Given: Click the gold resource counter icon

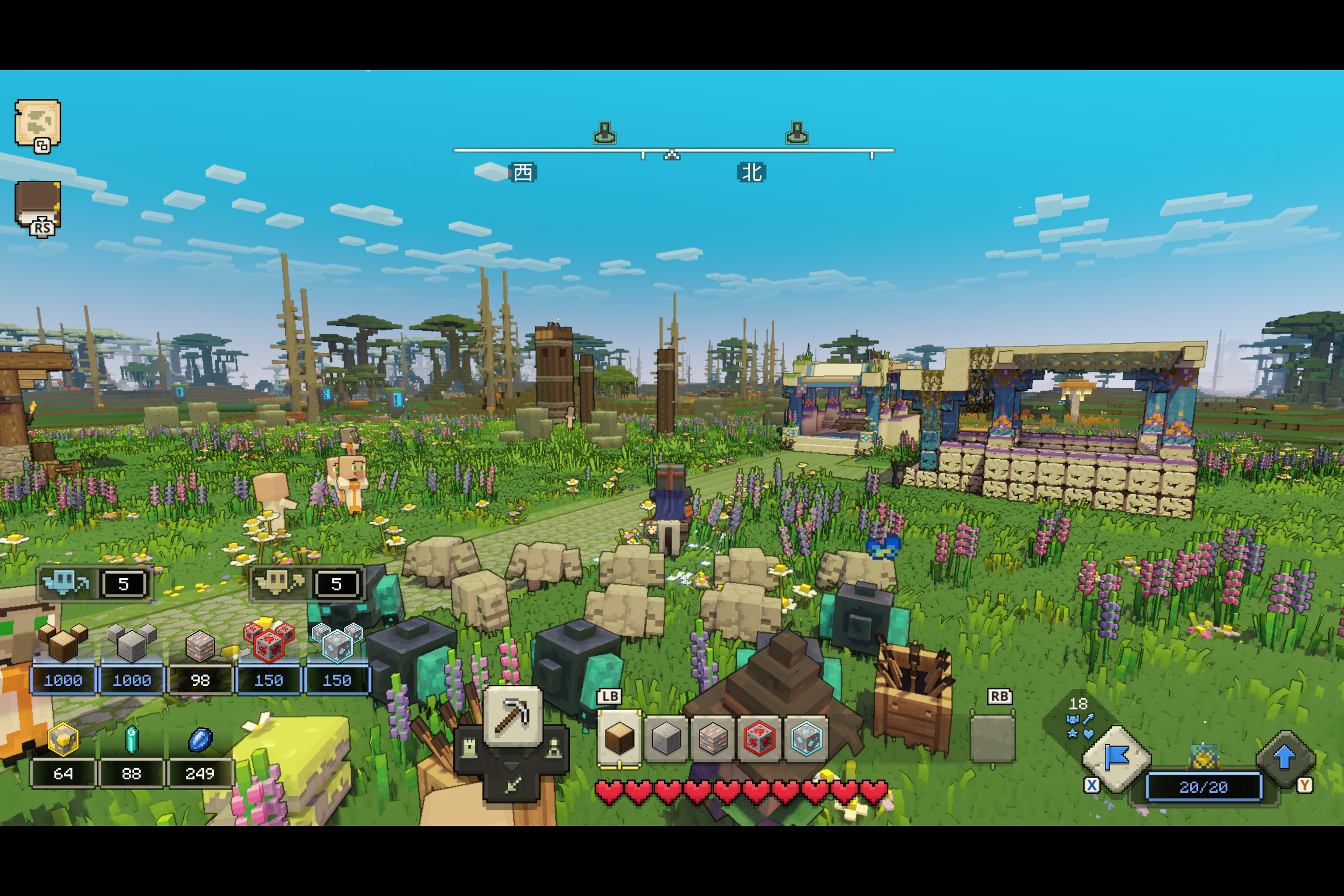Looking at the screenshot, I should pyautogui.click(x=63, y=738).
